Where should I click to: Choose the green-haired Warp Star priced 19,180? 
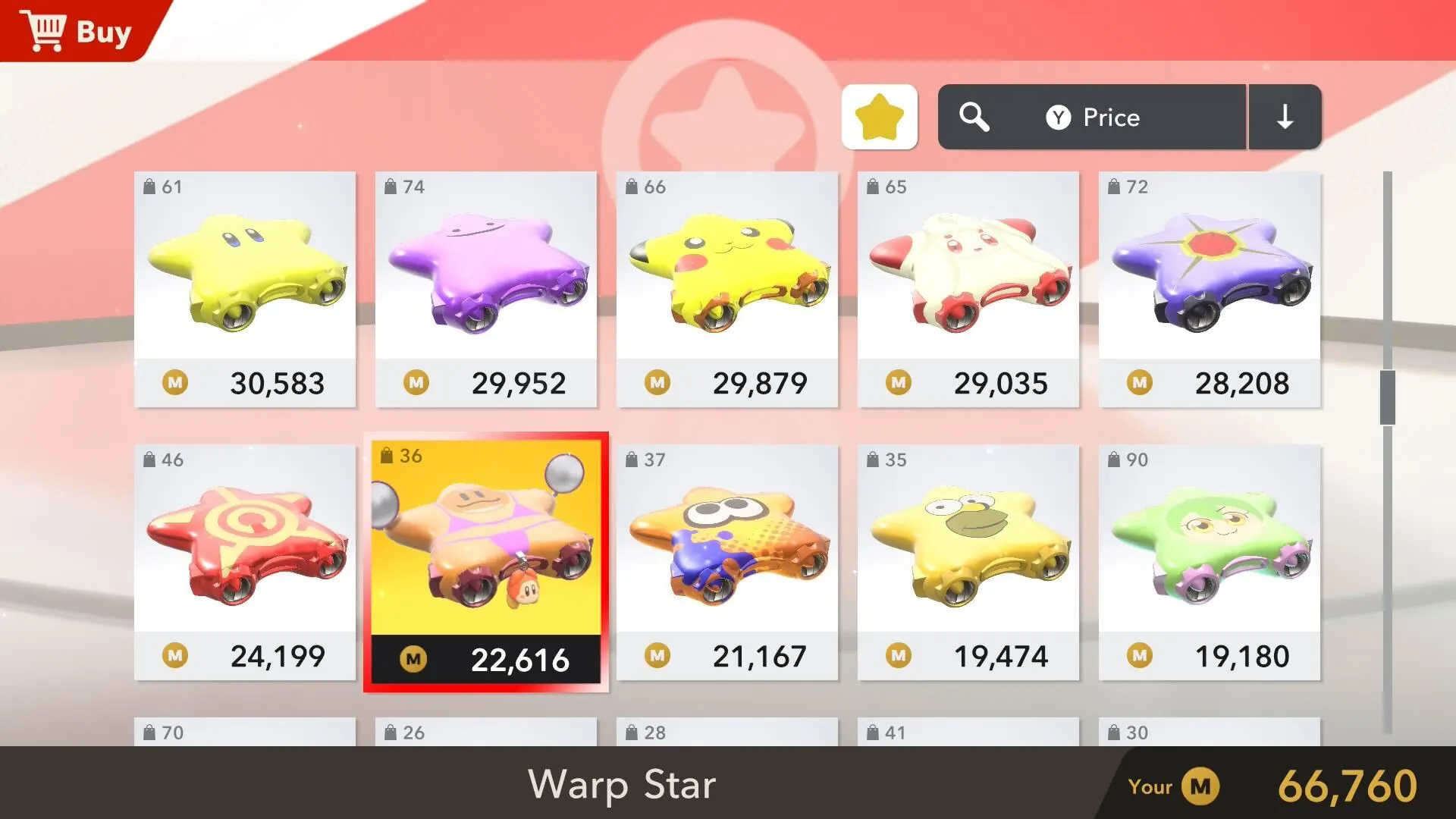coord(1210,562)
